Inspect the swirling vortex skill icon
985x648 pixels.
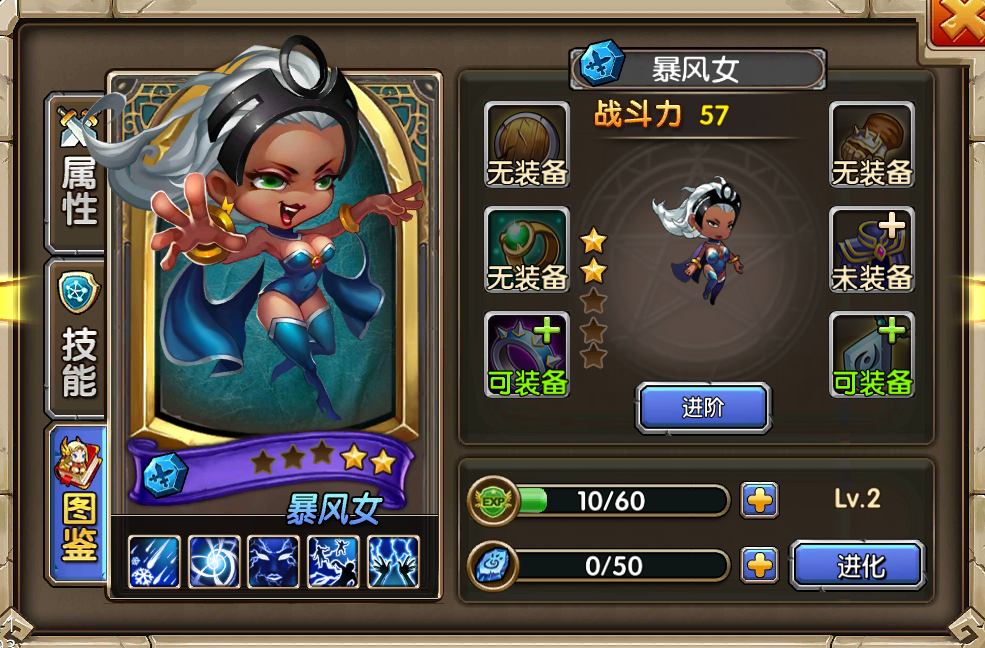[x=214, y=562]
